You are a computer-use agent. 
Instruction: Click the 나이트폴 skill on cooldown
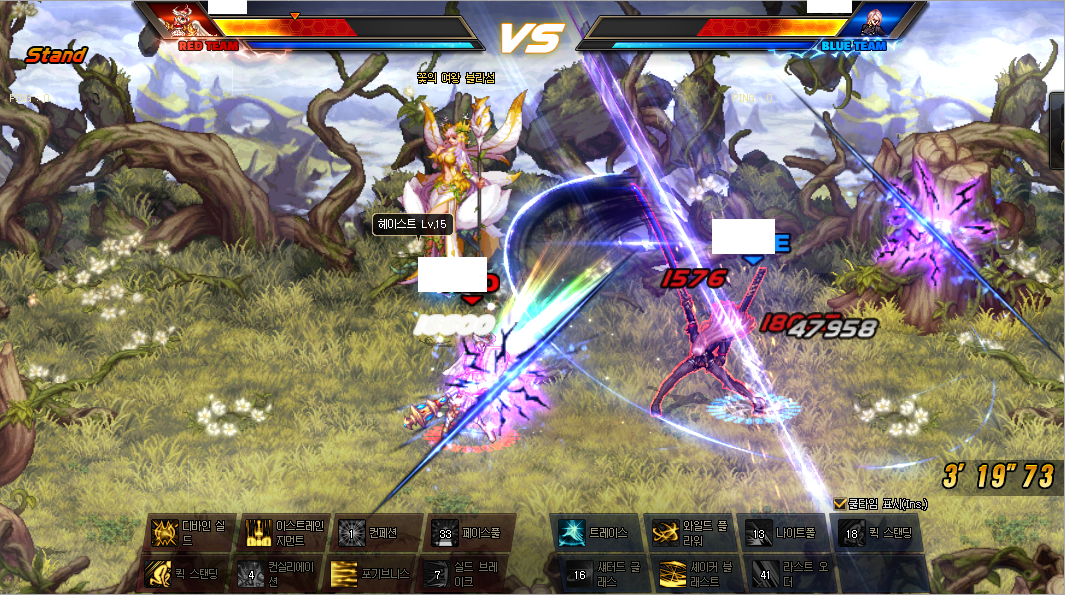click(760, 533)
